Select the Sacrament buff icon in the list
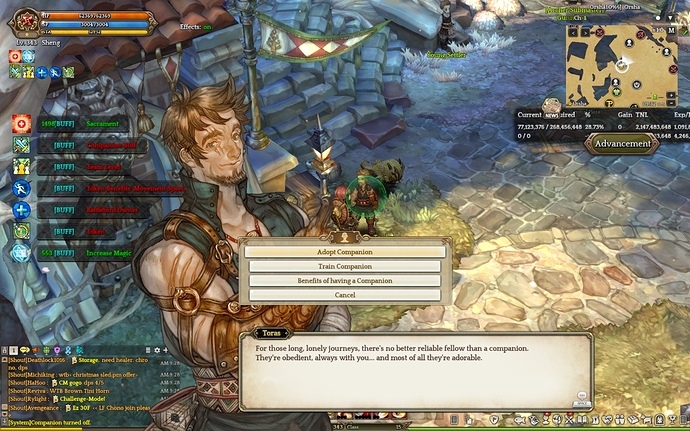This screenshot has height=431, width=690. click(x=21, y=123)
